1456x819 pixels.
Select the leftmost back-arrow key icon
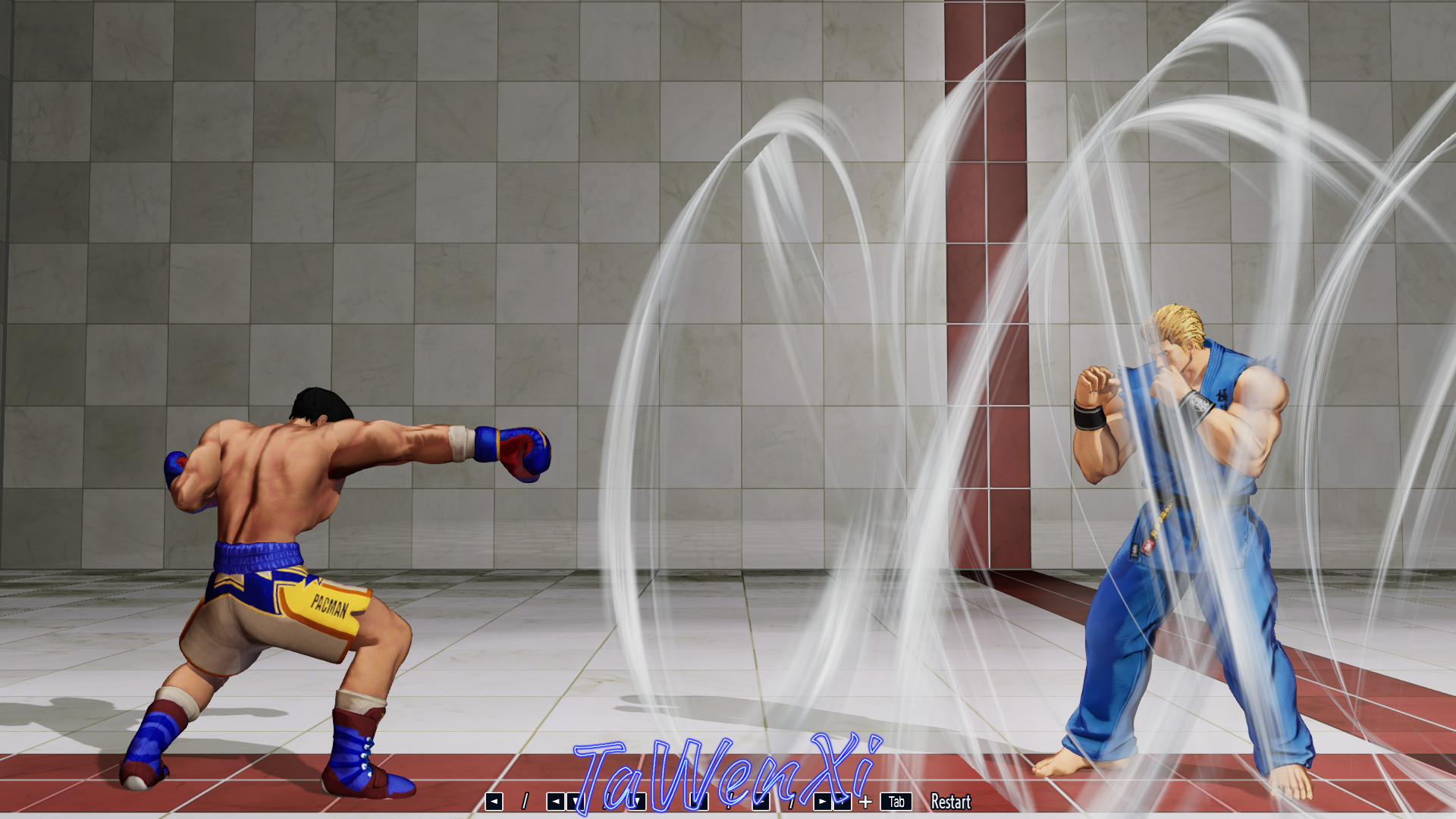pos(493,802)
